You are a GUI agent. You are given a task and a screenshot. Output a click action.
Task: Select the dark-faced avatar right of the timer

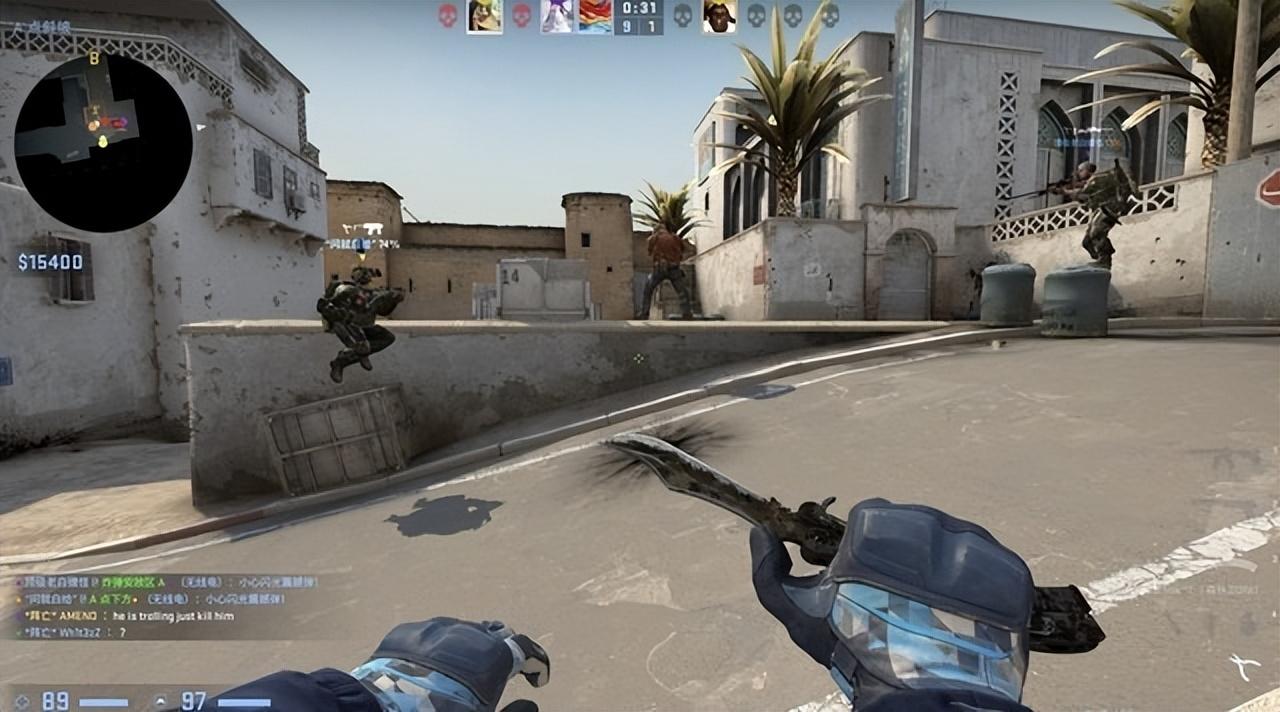pyautogui.click(x=718, y=16)
